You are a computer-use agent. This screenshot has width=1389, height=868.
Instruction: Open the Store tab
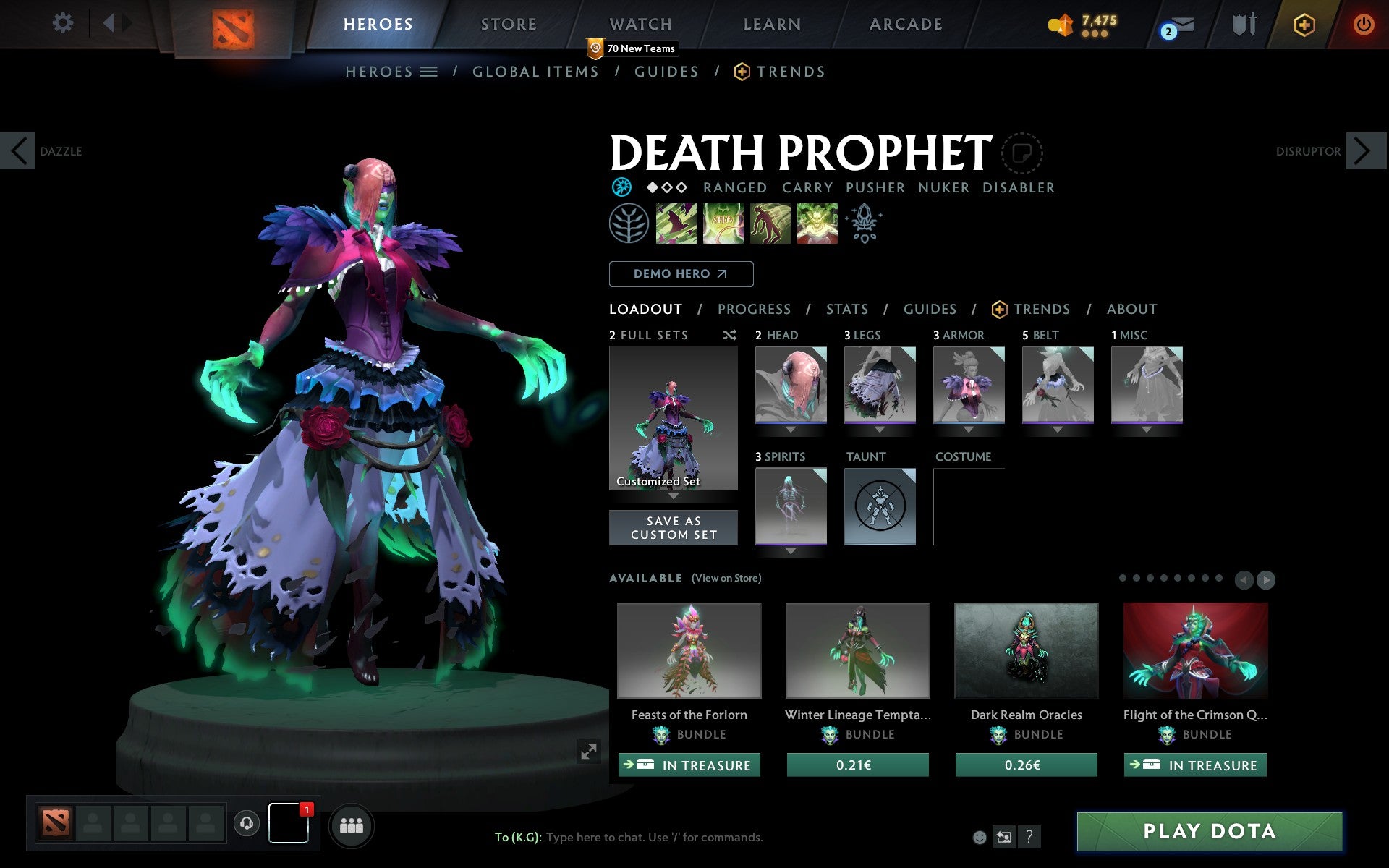point(509,24)
